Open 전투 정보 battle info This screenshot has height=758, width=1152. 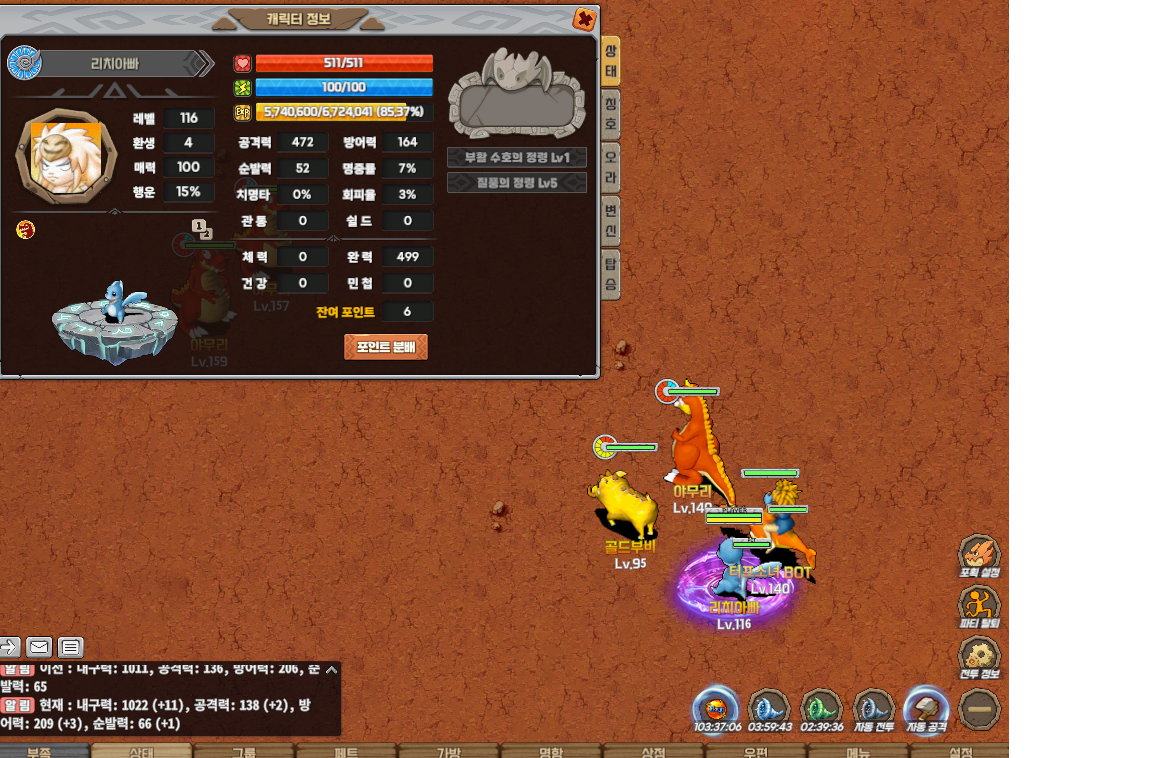(979, 657)
